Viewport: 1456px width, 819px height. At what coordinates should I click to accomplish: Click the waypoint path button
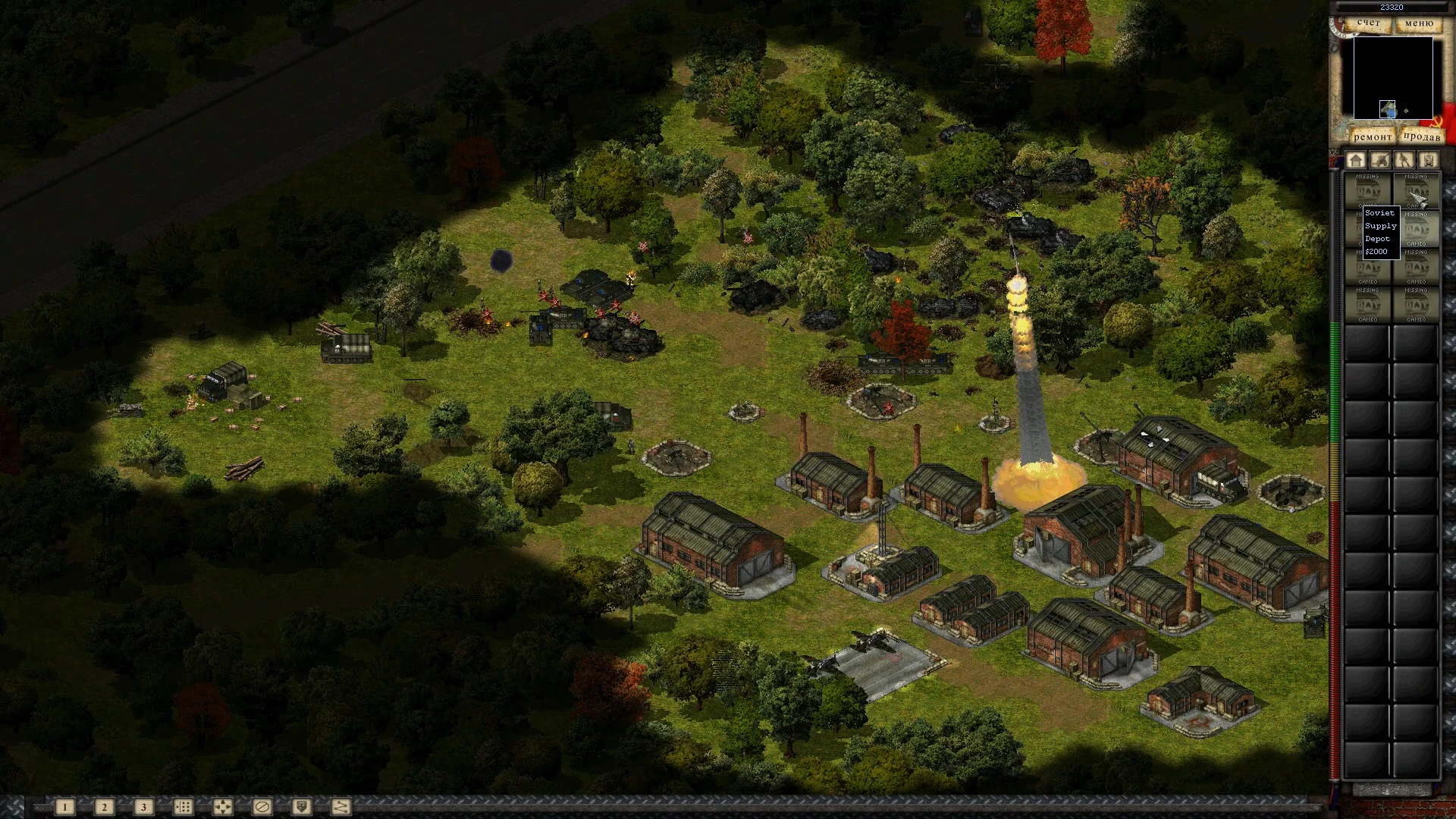click(x=340, y=807)
